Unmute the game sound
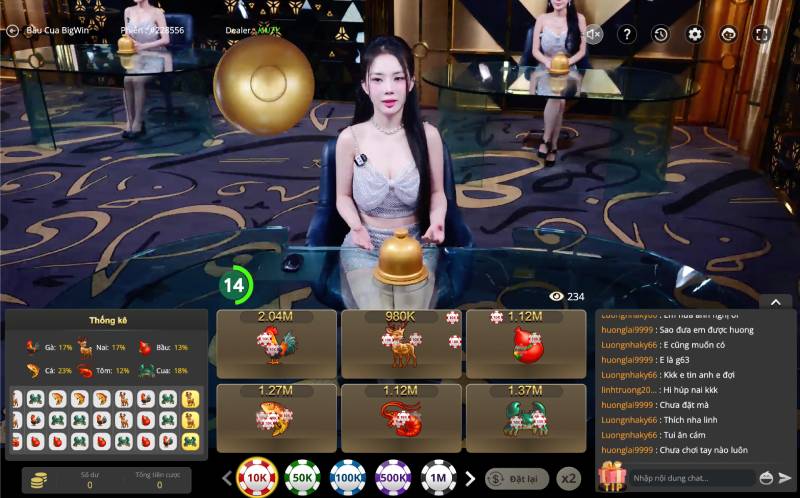The height and width of the screenshot is (498, 800). coord(594,35)
